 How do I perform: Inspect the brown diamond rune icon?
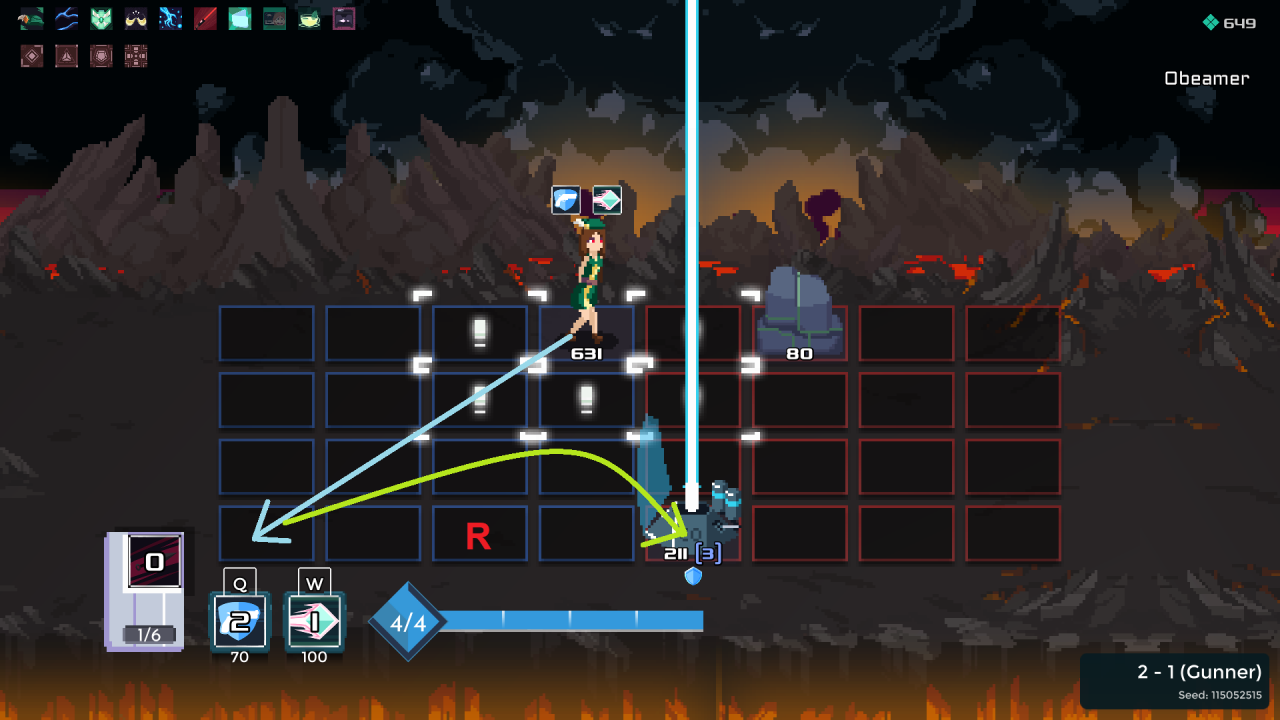[x=32, y=56]
